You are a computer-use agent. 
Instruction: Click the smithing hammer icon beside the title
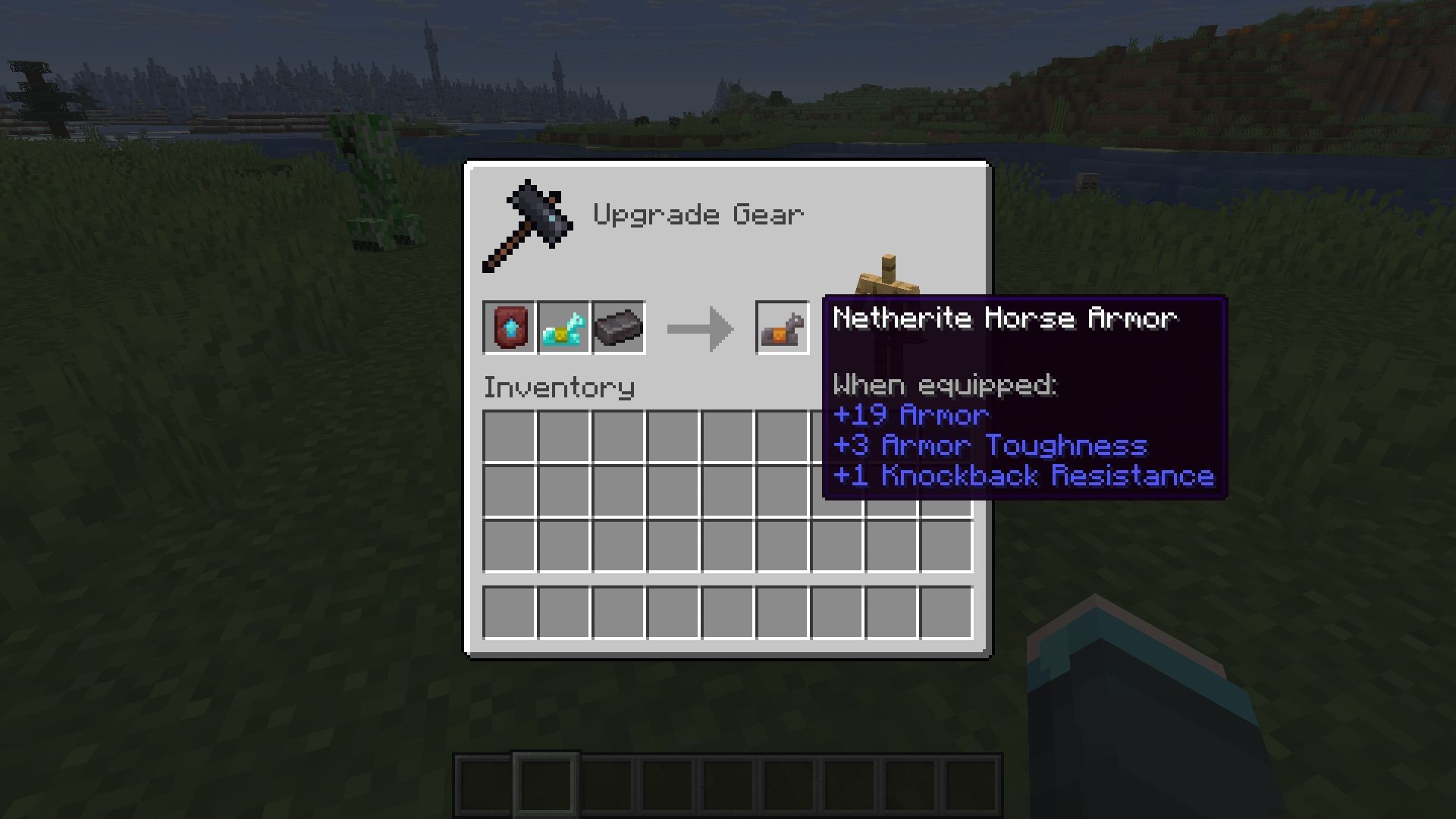(x=527, y=224)
